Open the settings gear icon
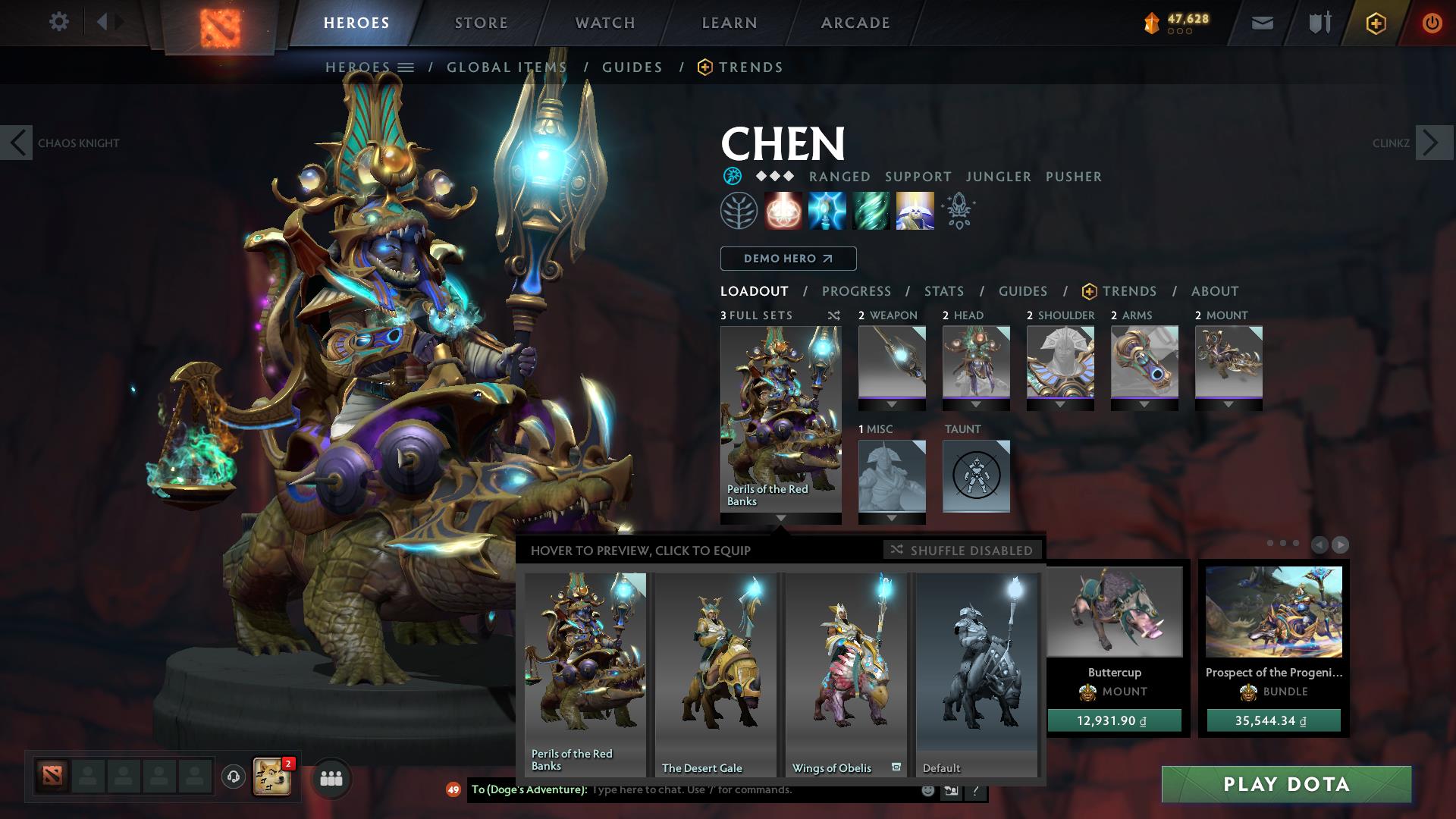The image size is (1456, 819). click(59, 22)
